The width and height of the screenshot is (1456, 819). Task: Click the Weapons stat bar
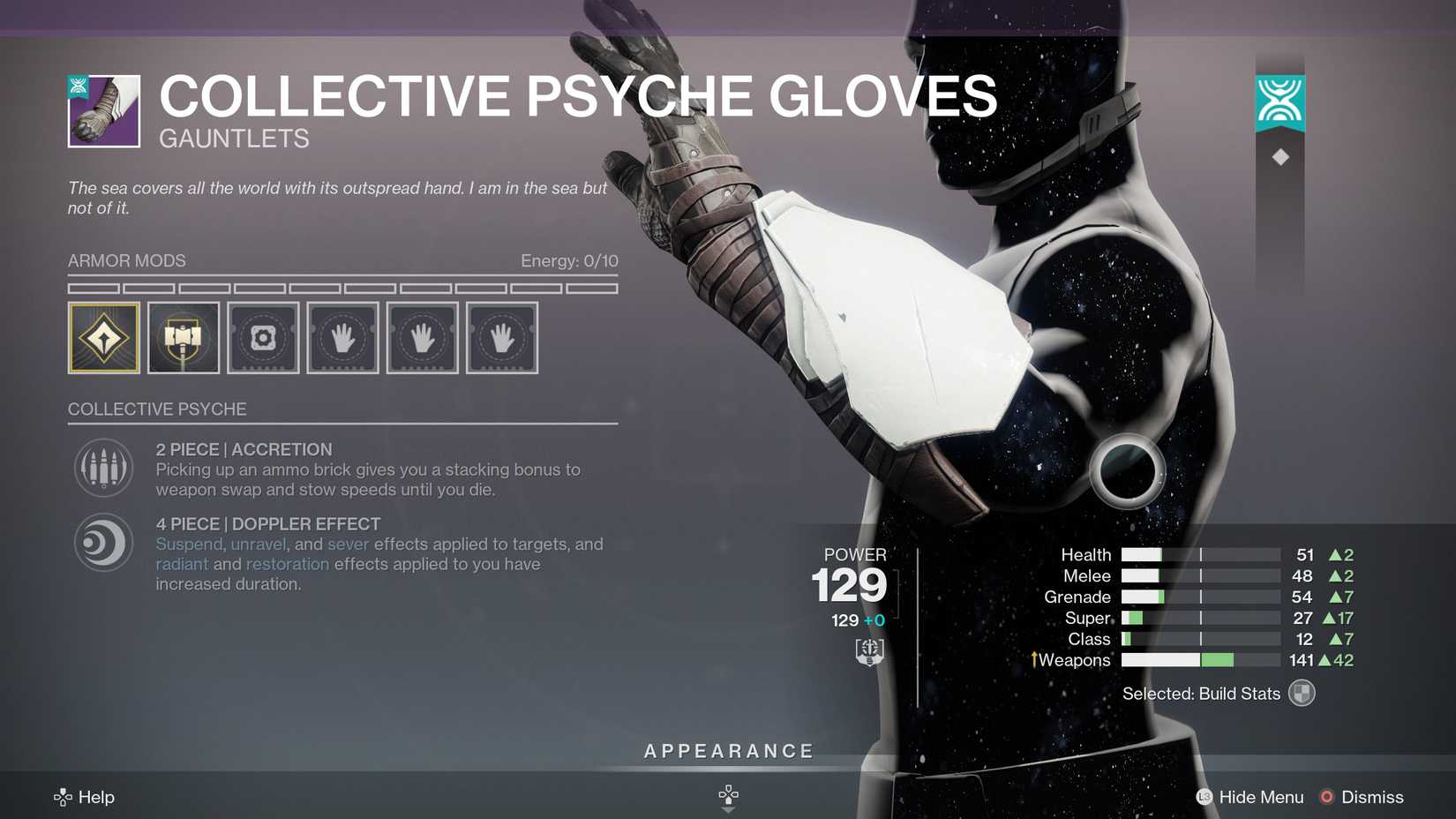(1200, 660)
